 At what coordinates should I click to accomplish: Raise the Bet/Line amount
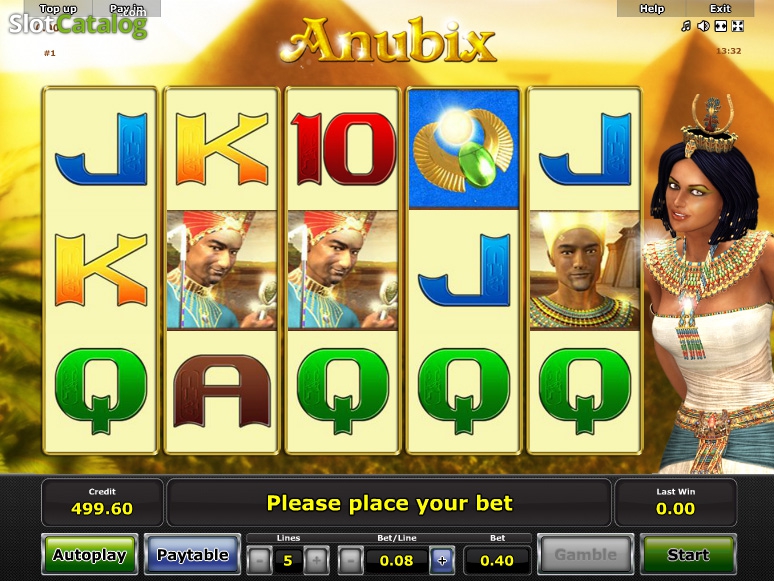point(441,560)
